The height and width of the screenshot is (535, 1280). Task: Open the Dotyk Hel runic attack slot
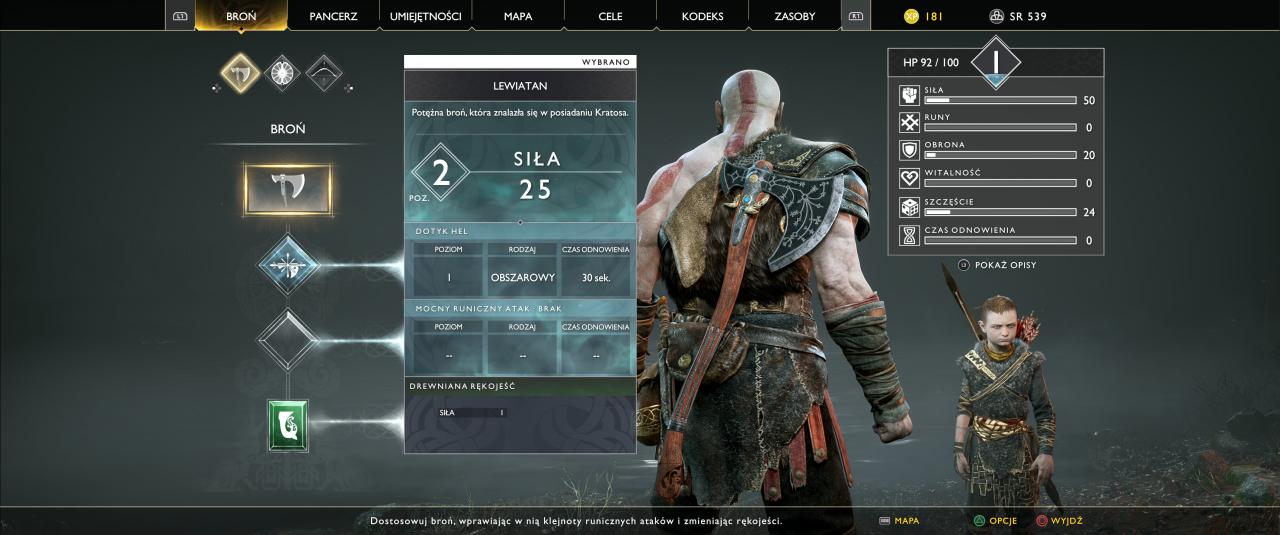click(288, 265)
